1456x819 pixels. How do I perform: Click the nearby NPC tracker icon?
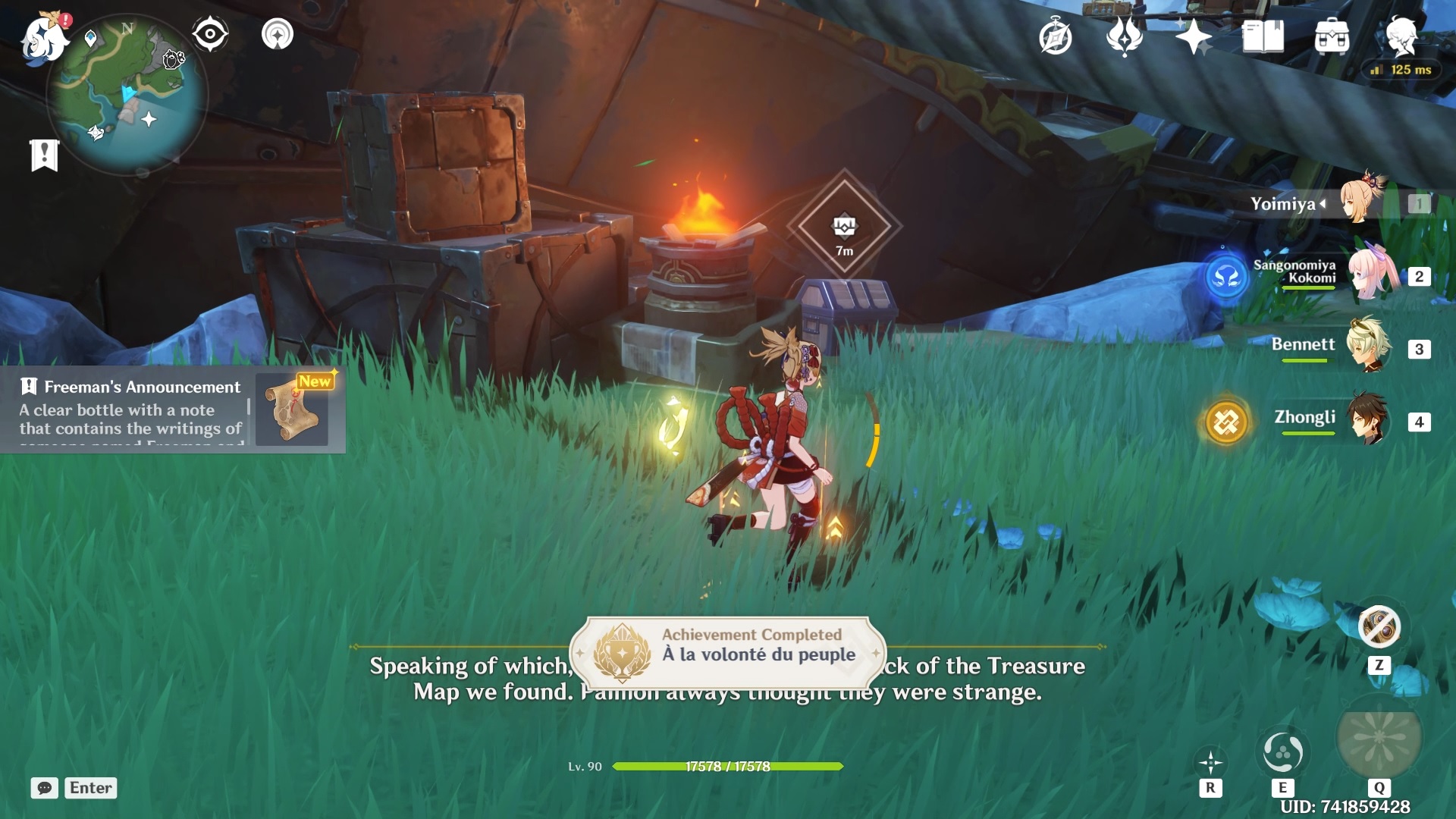click(x=276, y=33)
